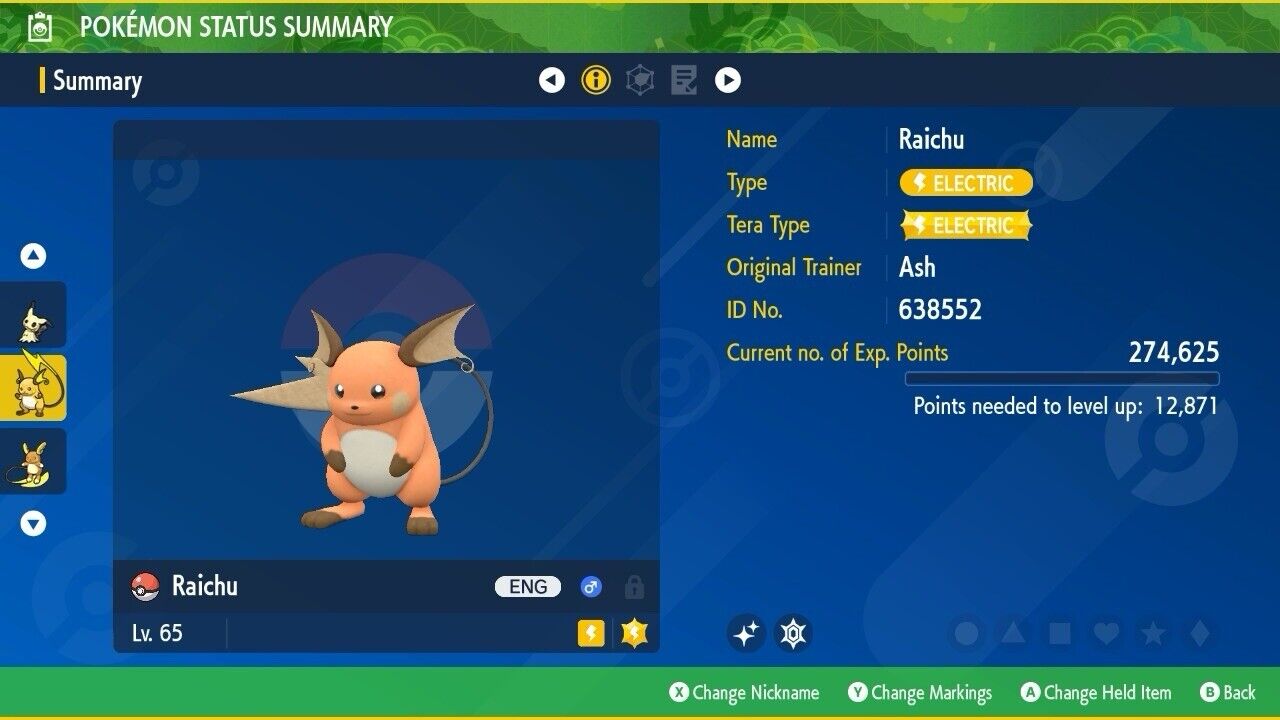Click the sparkle ribbon icon
Screen dimensions: 1280x720
(746, 633)
